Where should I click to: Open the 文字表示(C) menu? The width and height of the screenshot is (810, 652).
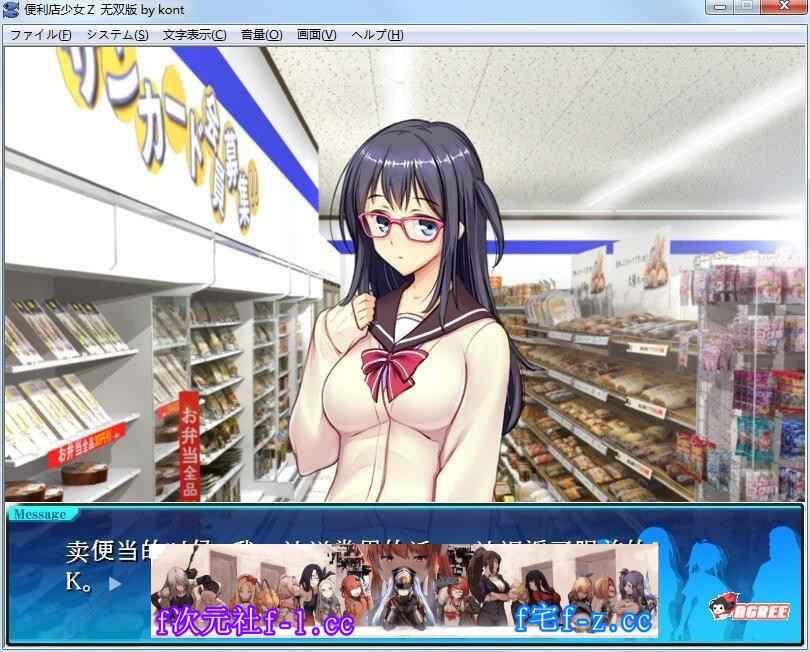pyautogui.click(x=194, y=35)
